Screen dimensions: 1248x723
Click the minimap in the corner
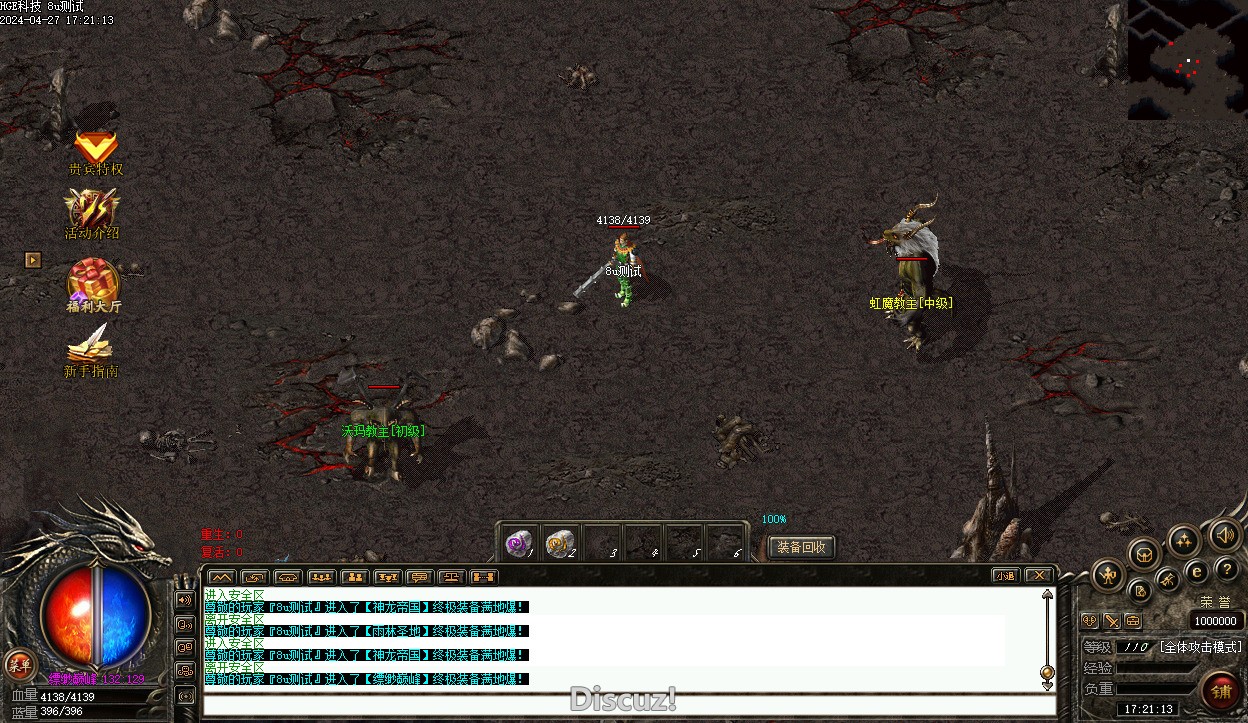click(1187, 59)
